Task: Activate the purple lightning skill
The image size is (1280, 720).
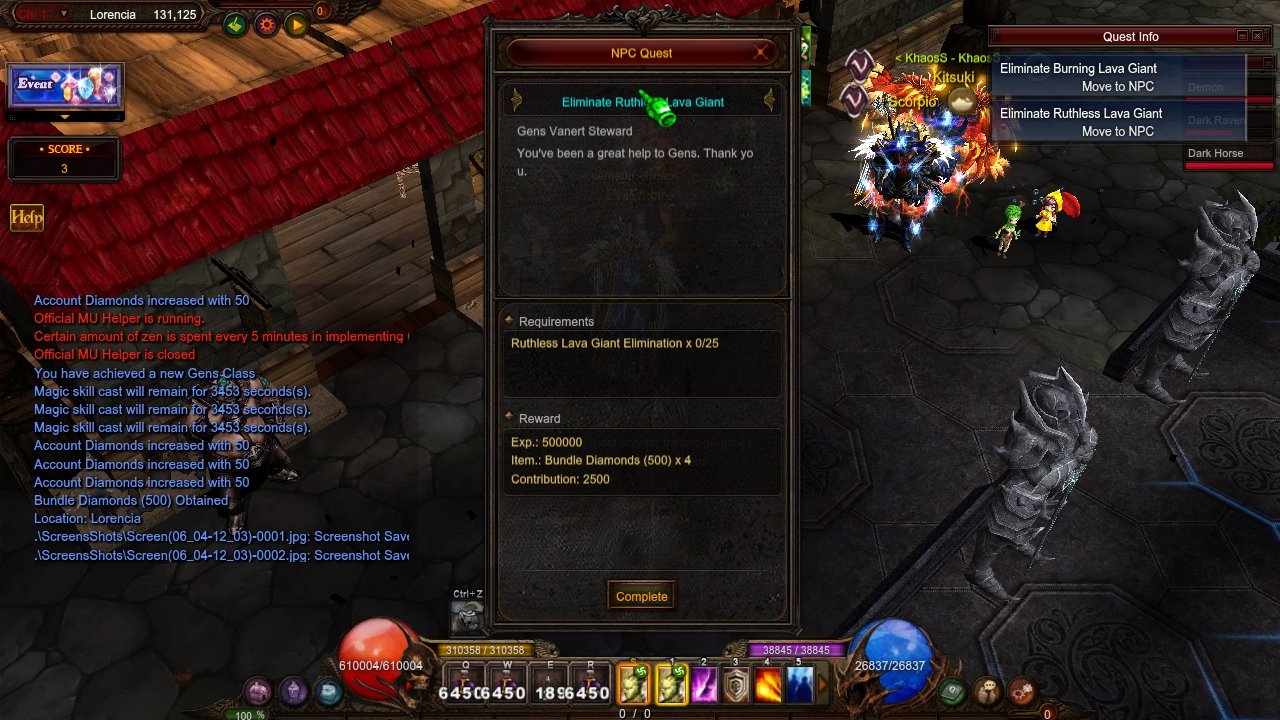Action: point(704,686)
